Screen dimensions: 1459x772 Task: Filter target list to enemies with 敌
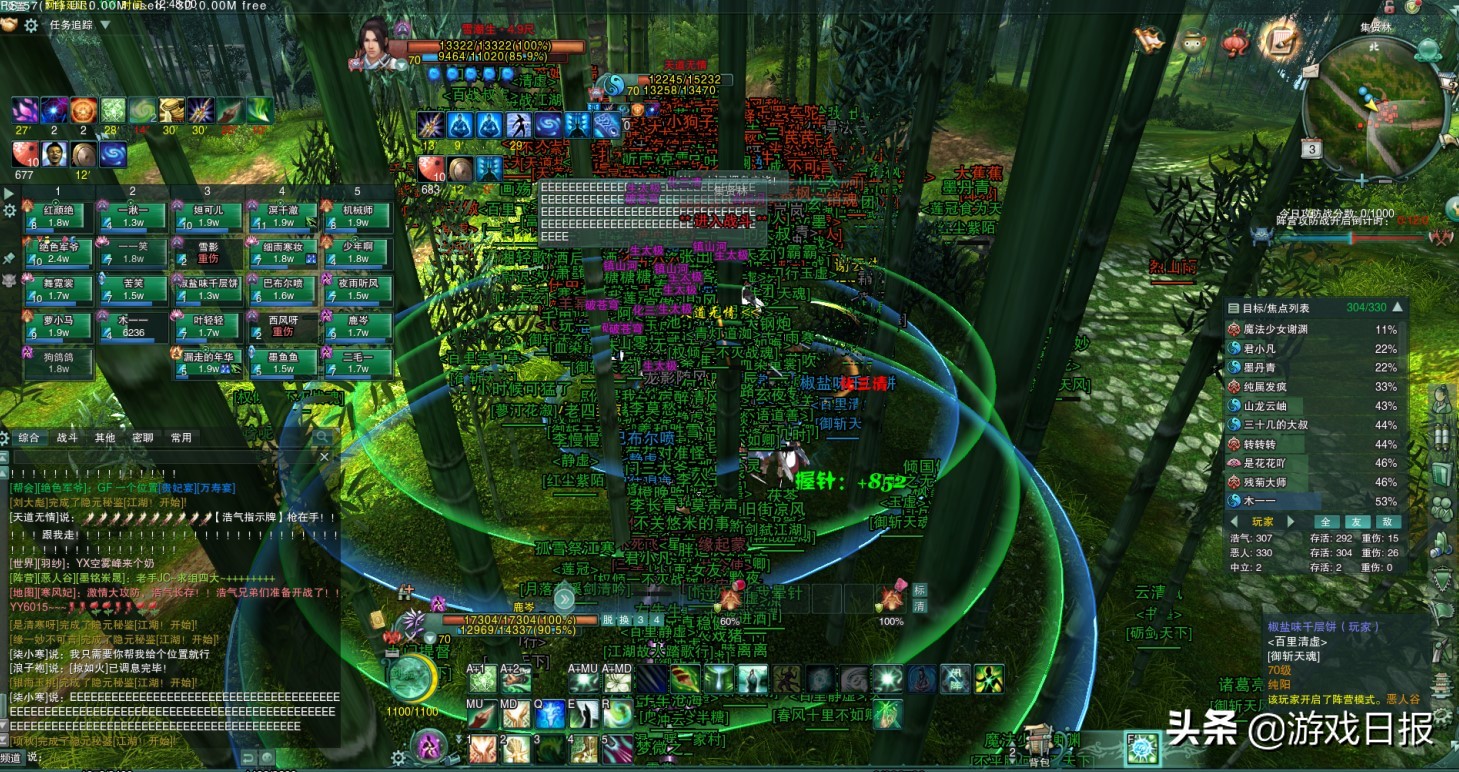[x=1387, y=522]
